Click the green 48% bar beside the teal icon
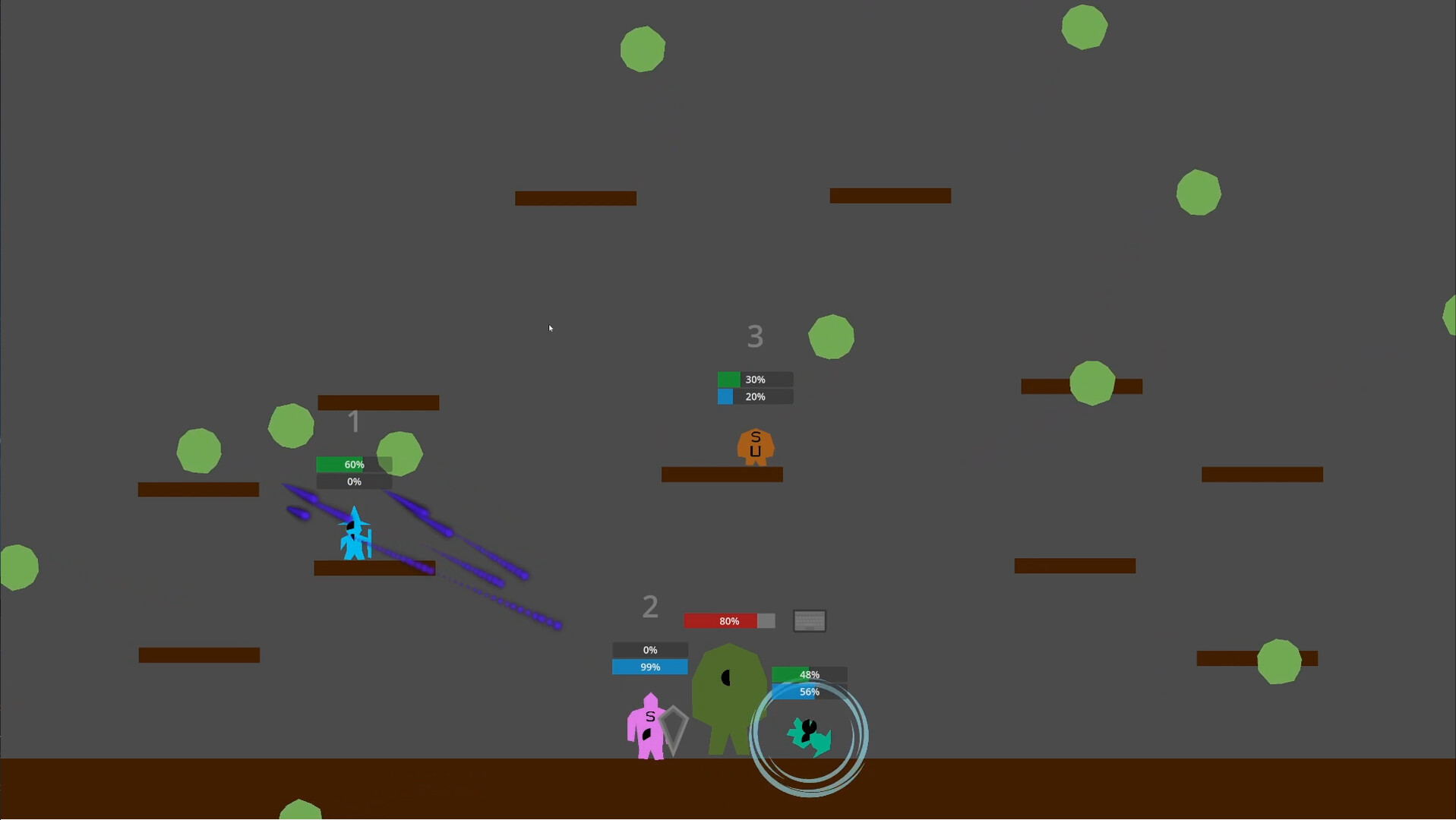The width and height of the screenshot is (1456, 820). click(807, 675)
